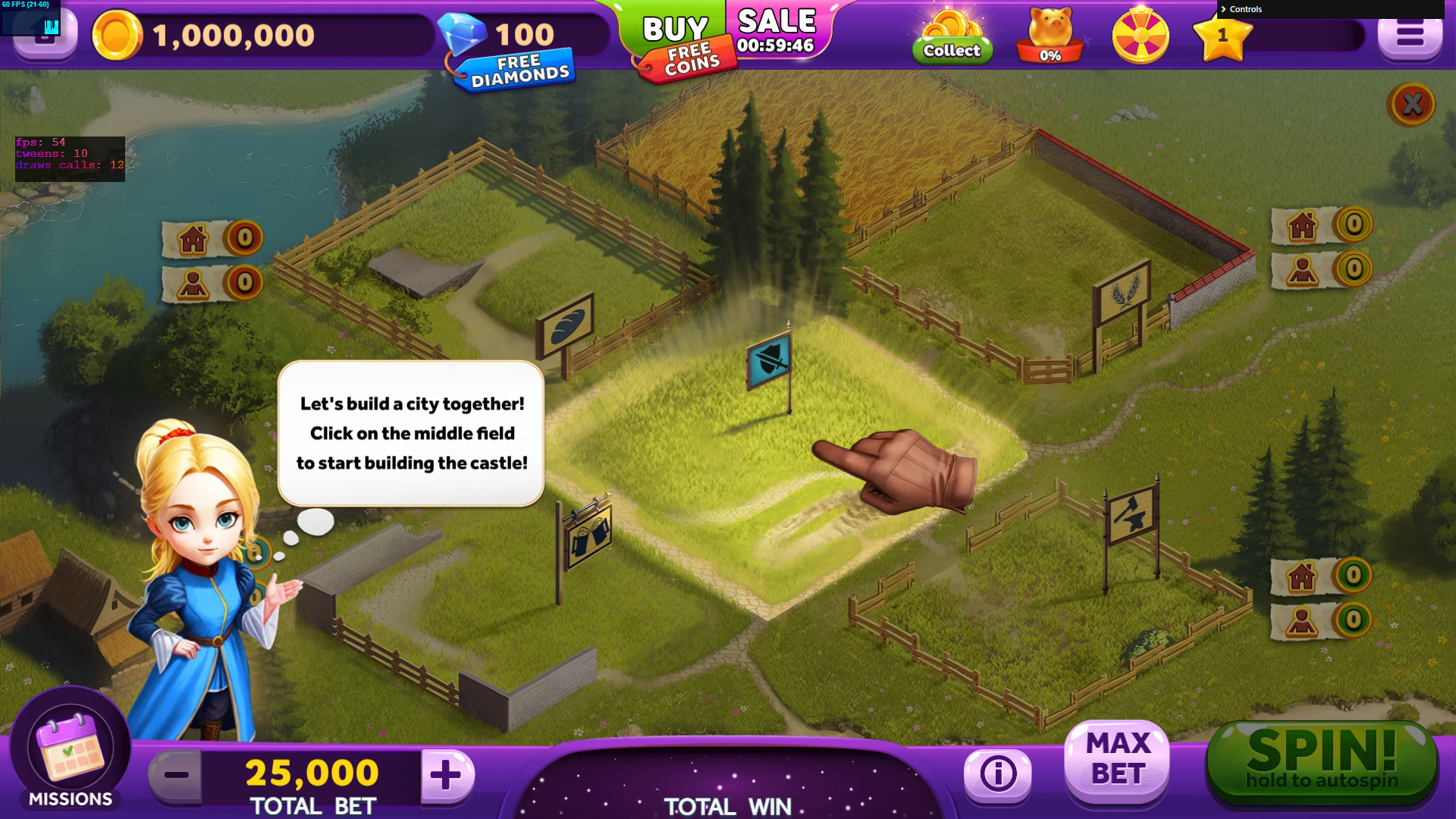Open the SALE timer offer
Screen dimensions: 1456x819
(x=777, y=30)
